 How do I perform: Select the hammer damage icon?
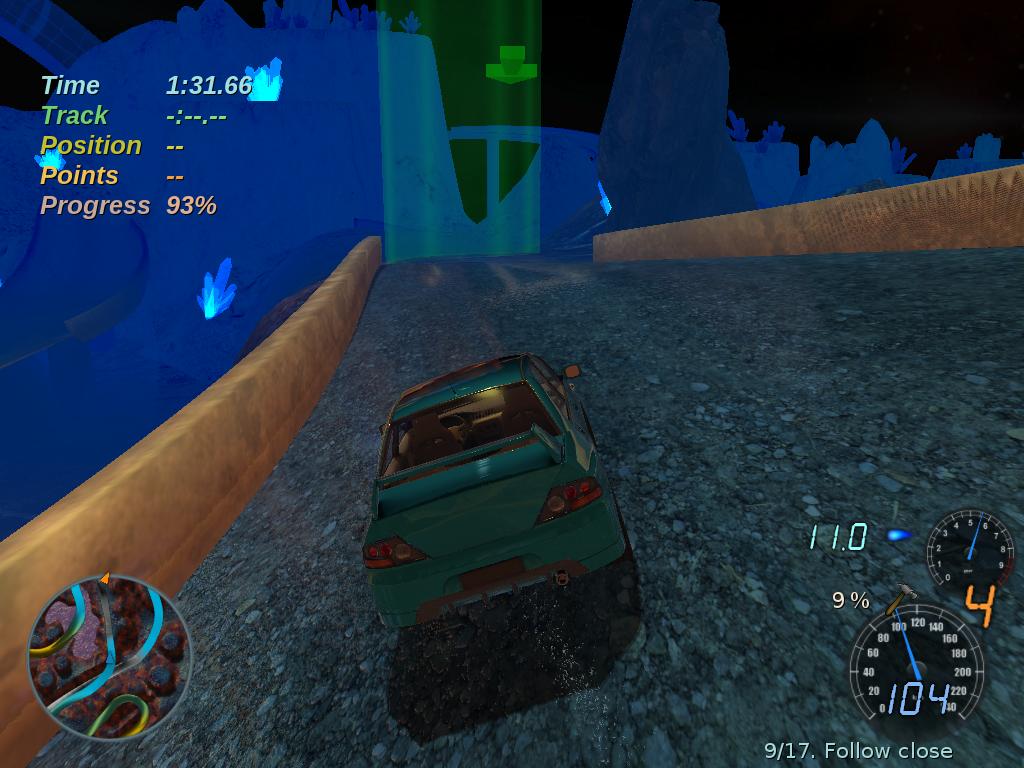899,597
